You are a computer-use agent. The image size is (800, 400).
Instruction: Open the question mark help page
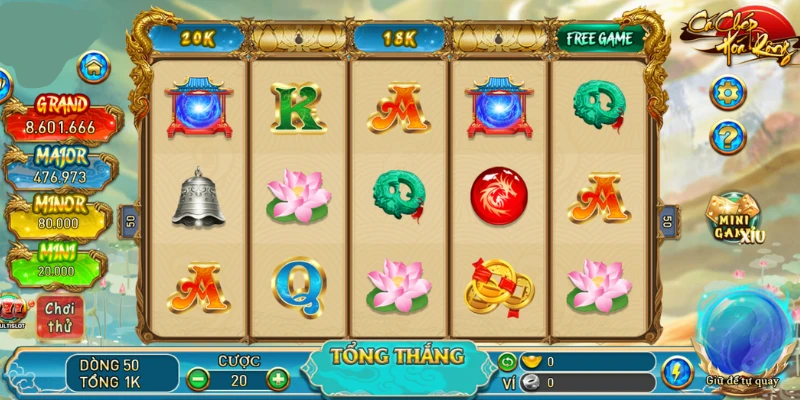(x=727, y=136)
